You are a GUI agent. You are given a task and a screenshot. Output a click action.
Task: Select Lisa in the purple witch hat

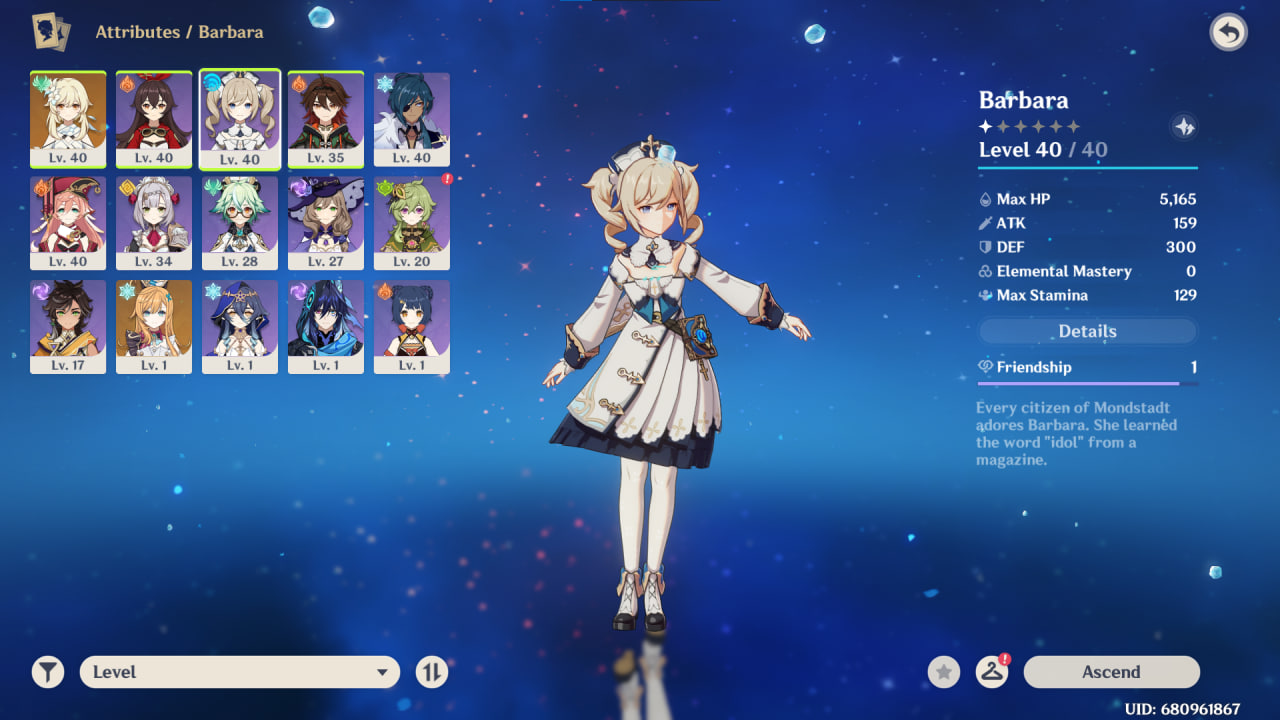pos(326,223)
